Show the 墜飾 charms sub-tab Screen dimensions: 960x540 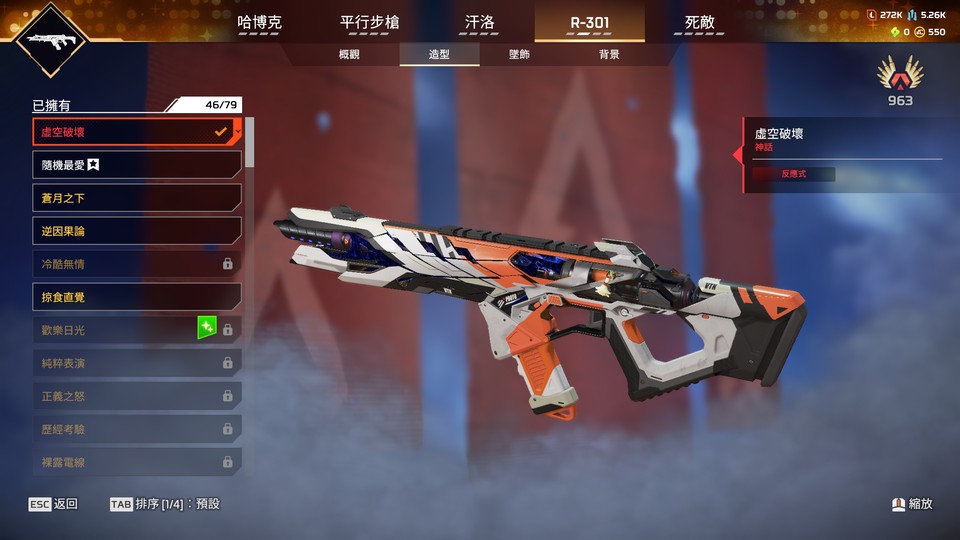click(x=519, y=54)
